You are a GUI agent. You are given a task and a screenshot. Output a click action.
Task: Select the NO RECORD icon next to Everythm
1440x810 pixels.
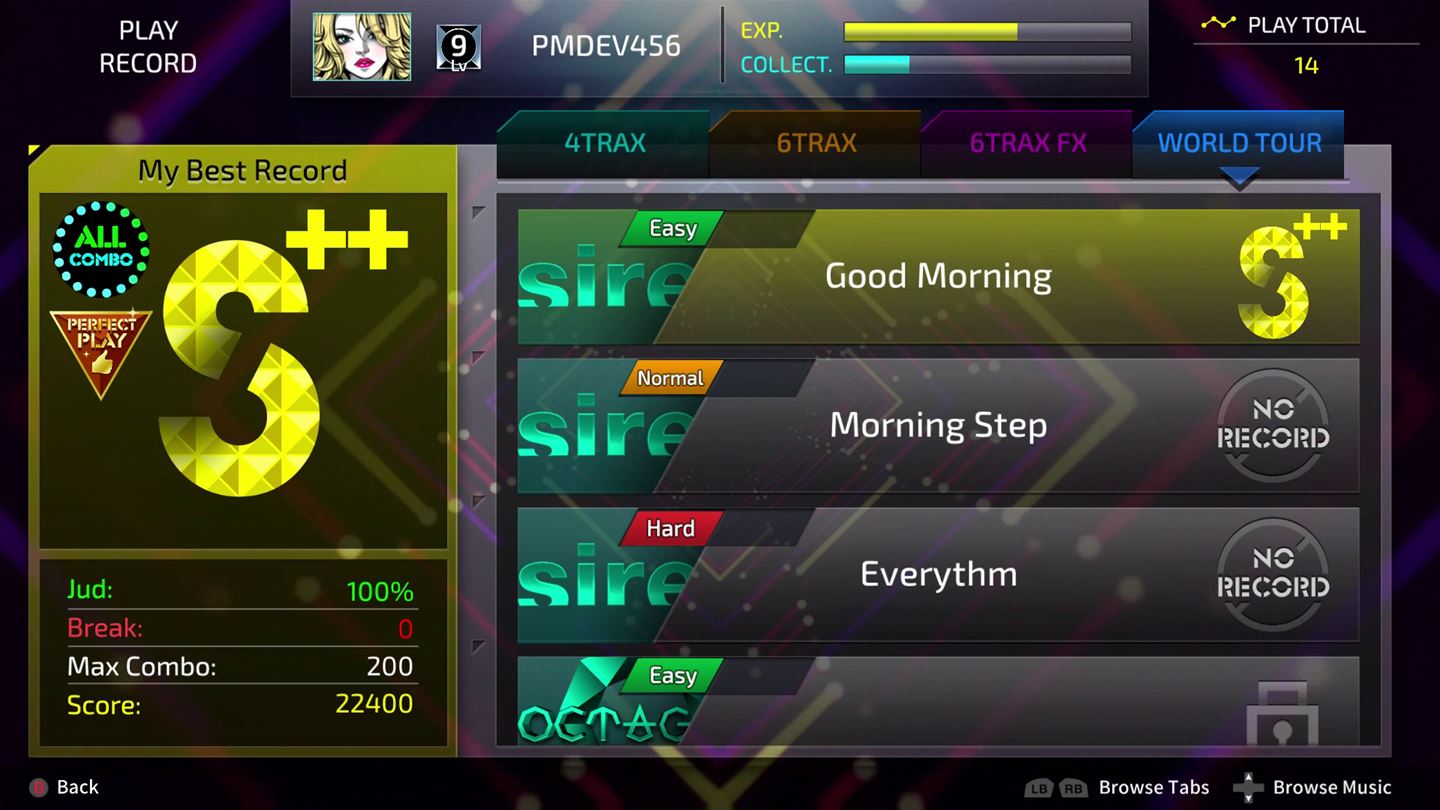click(x=1273, y=574)
